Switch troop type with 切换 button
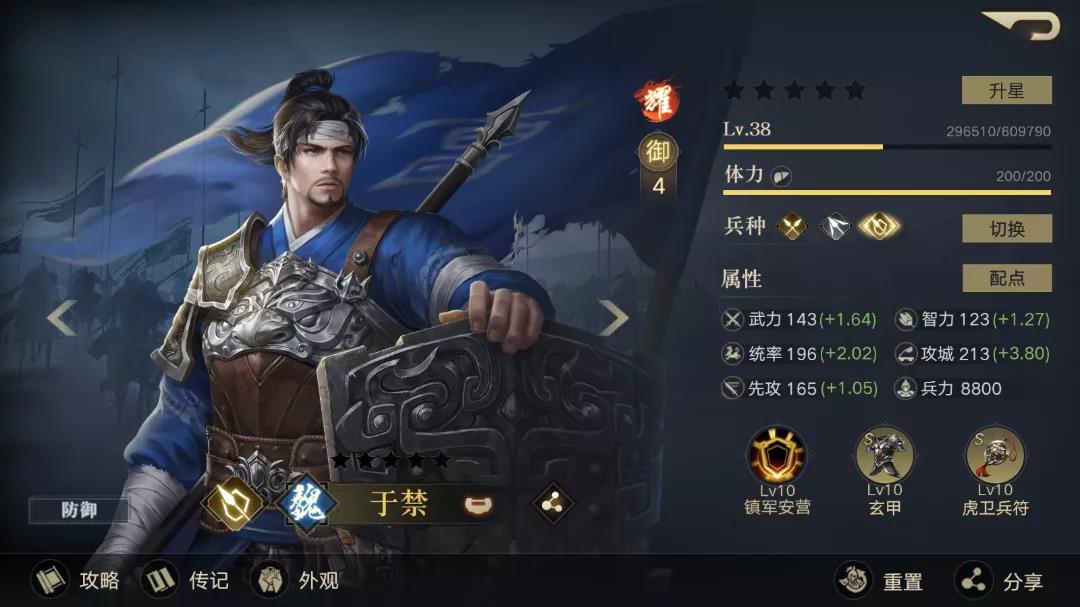Viewport: 1080px width, 607px height. pos(1006,228)
